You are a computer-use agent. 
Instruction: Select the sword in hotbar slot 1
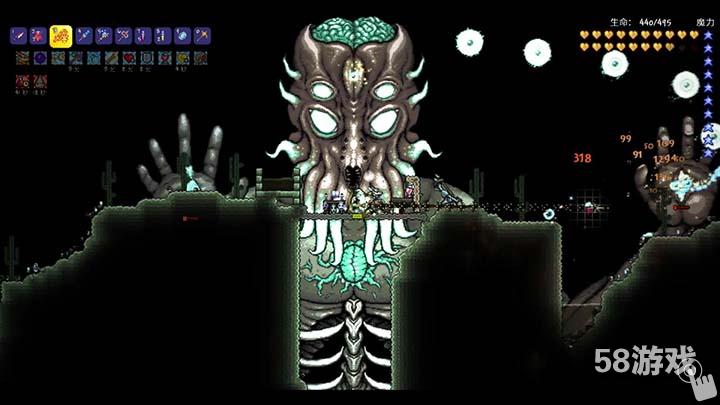click(18, 36)
